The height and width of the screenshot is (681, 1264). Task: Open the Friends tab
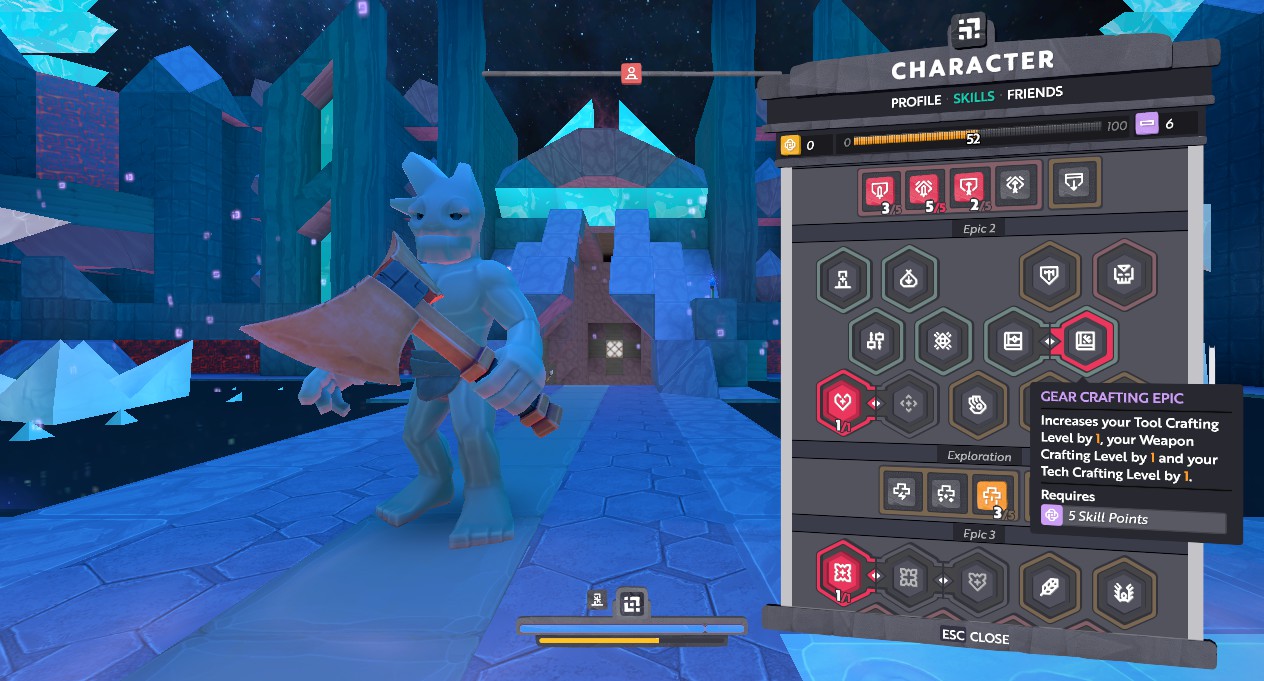[1035, 94]
